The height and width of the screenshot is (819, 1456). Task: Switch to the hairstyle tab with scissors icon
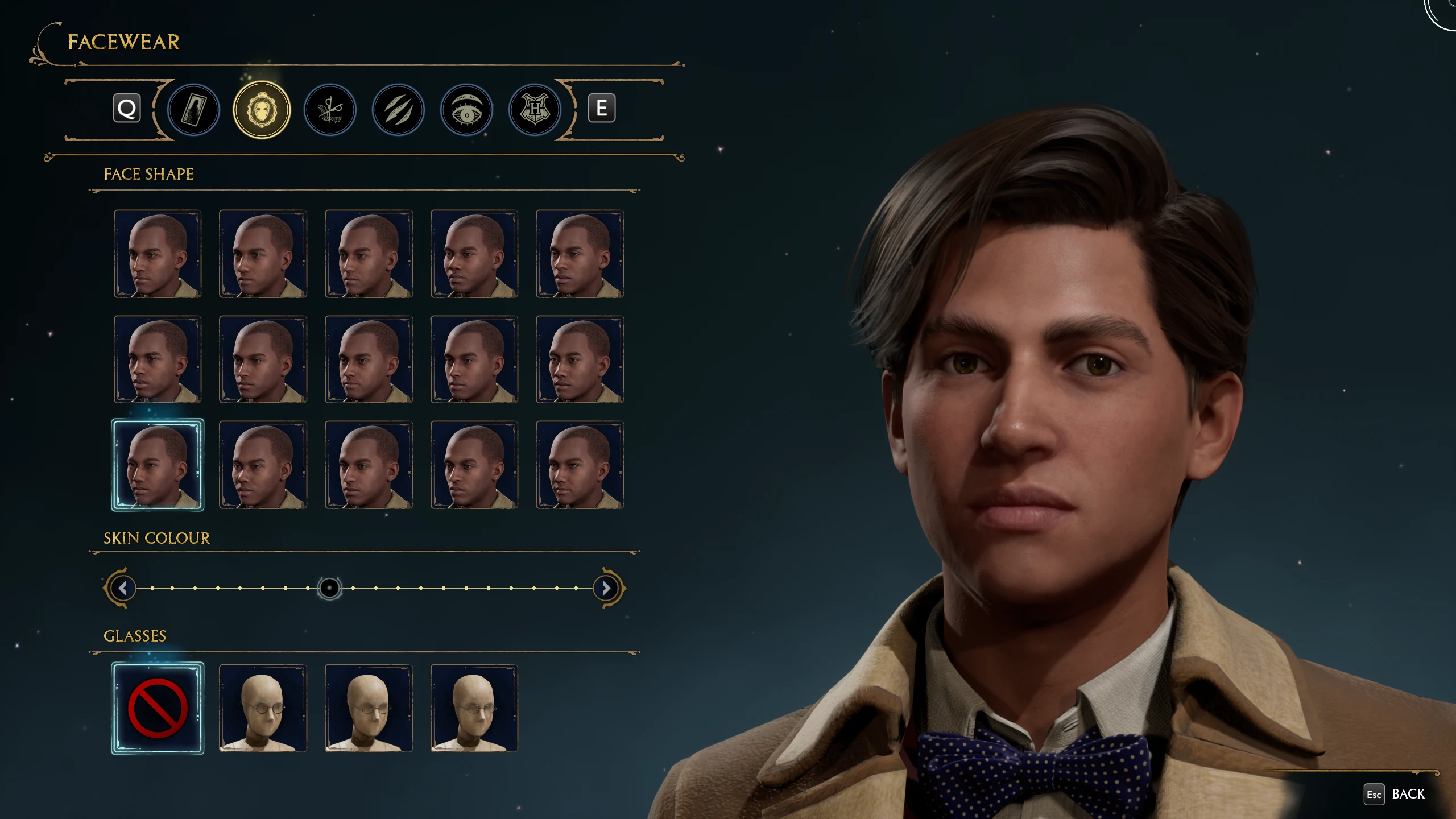330,110
